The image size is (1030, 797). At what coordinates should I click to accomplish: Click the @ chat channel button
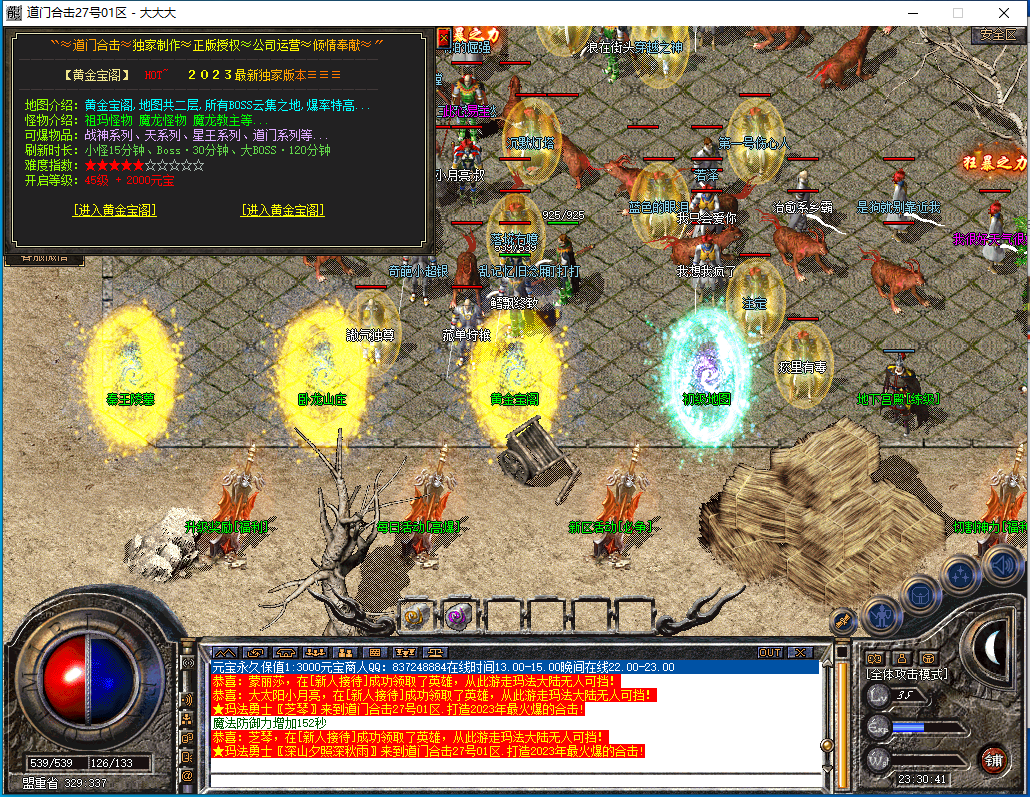pos(187,775)
